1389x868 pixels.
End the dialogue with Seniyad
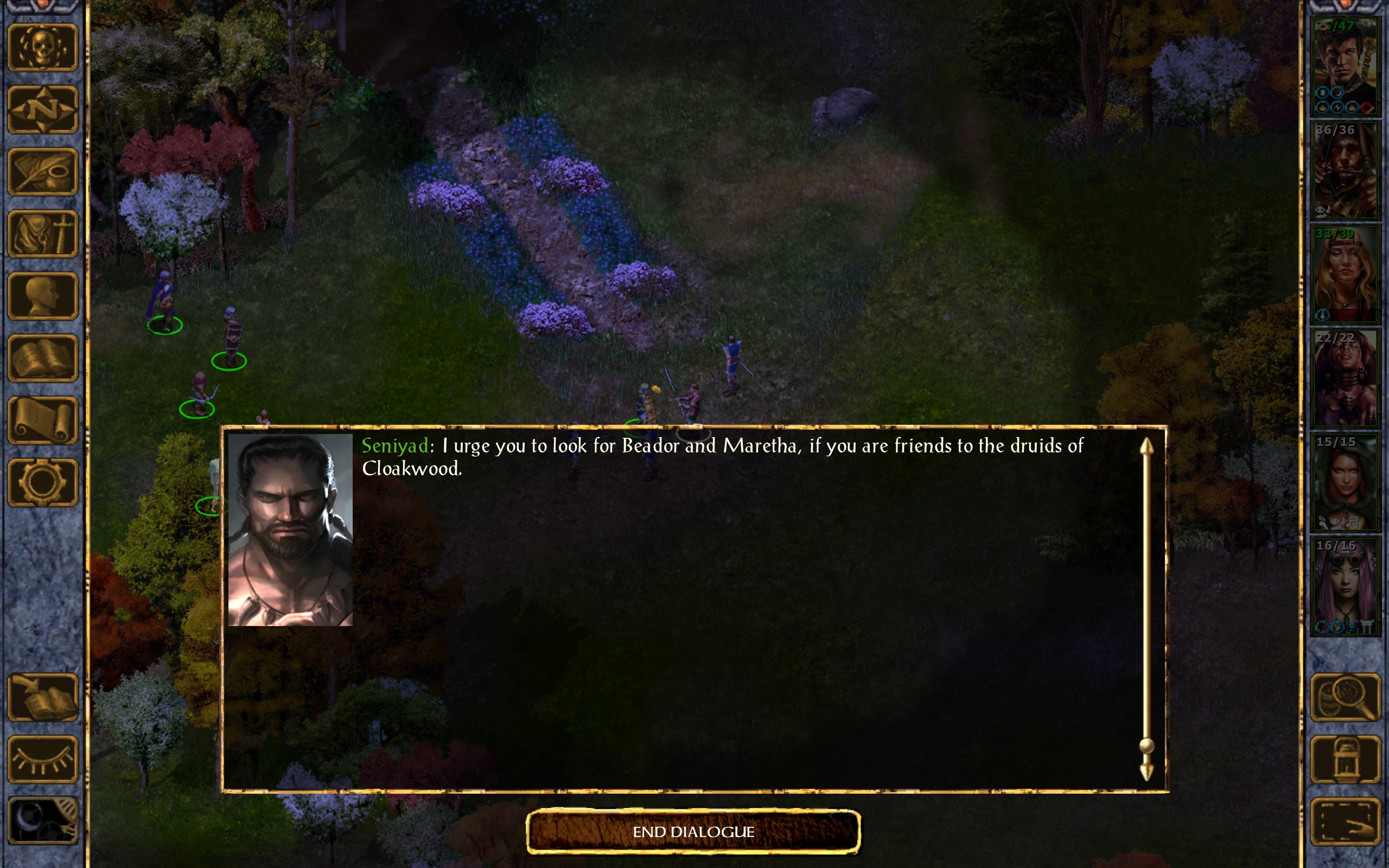point(693,831)
